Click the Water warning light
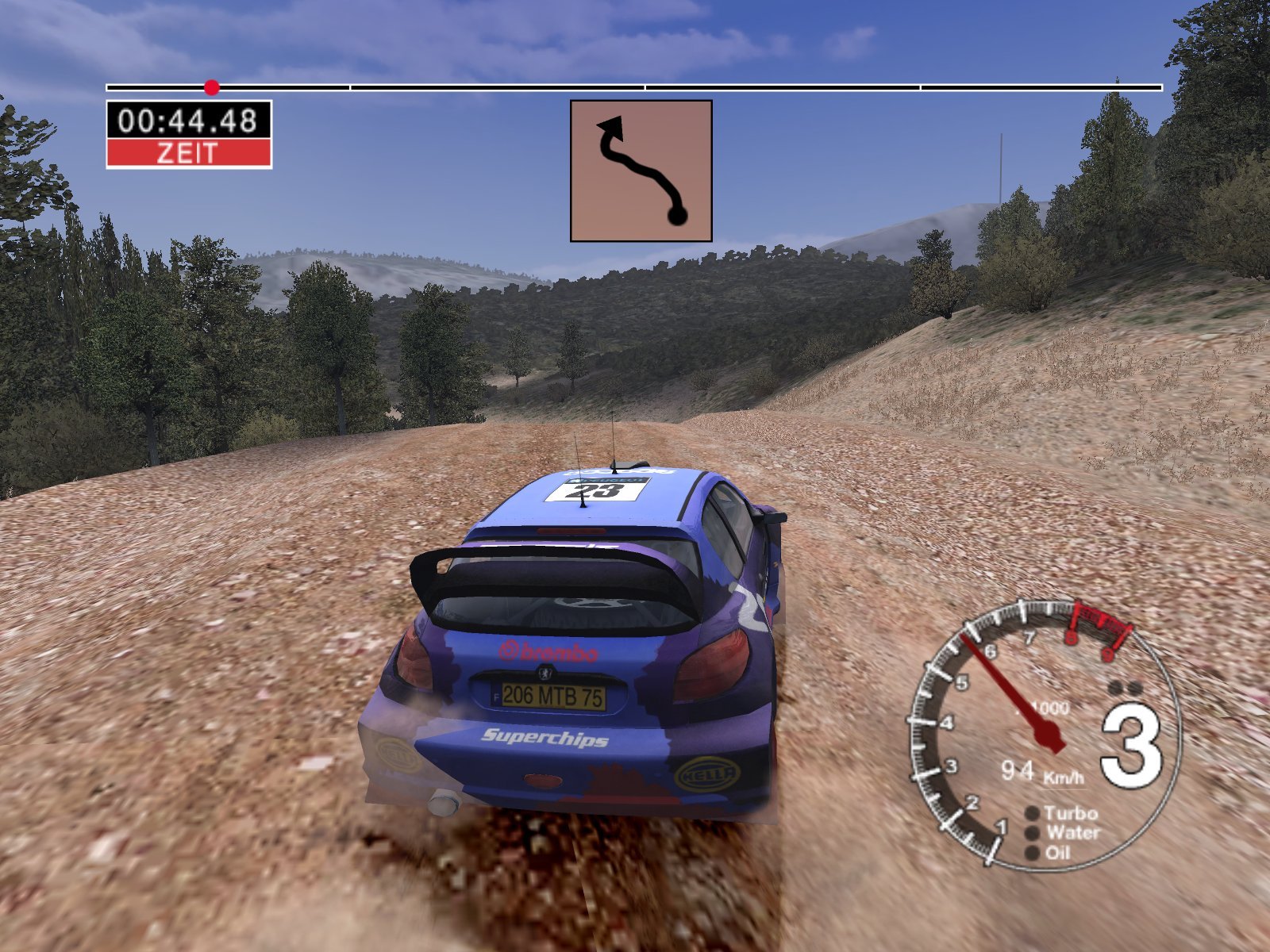 [x=1032, y=833]
